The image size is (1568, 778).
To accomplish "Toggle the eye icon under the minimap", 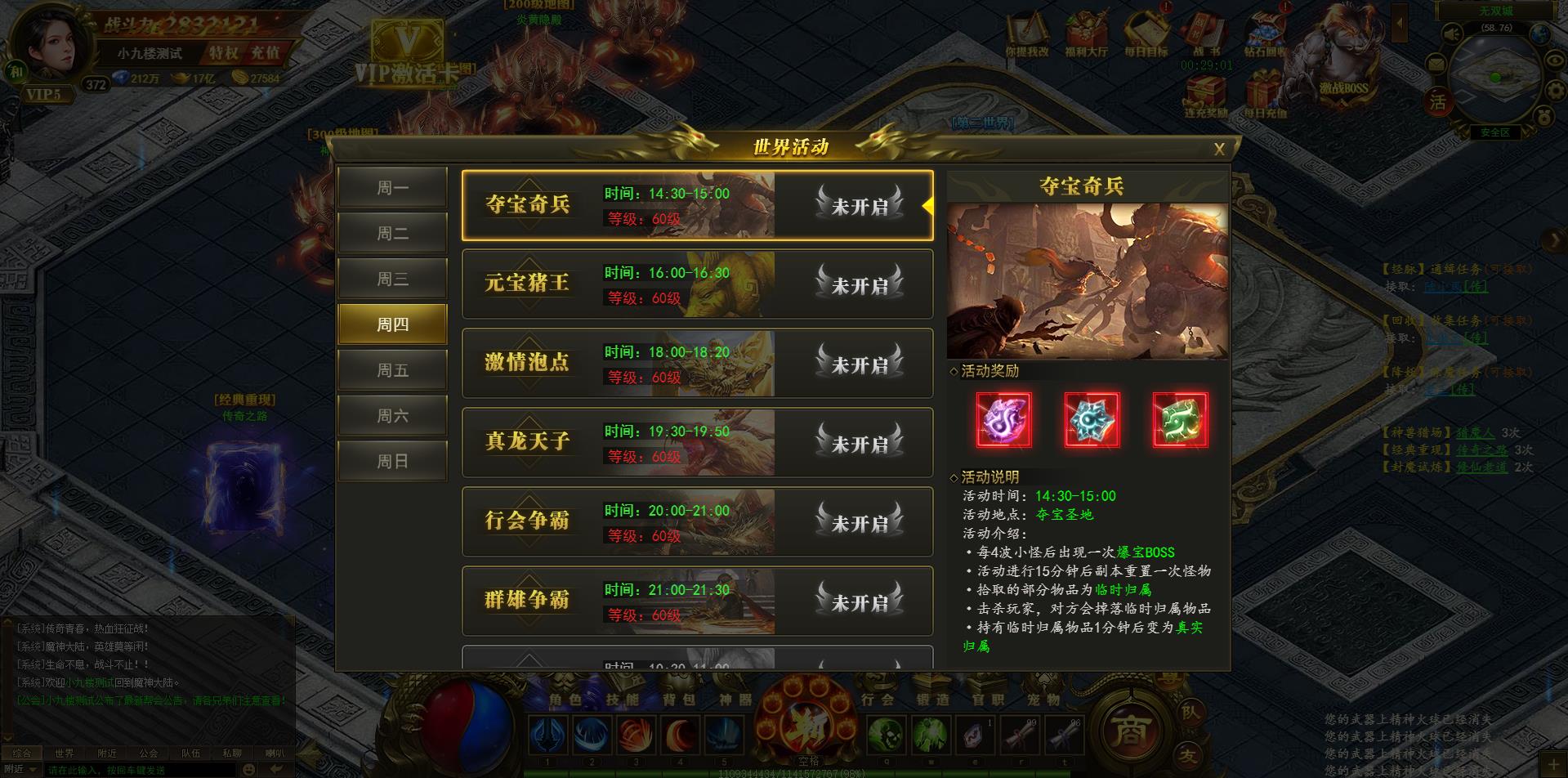I will point(1553,60).
